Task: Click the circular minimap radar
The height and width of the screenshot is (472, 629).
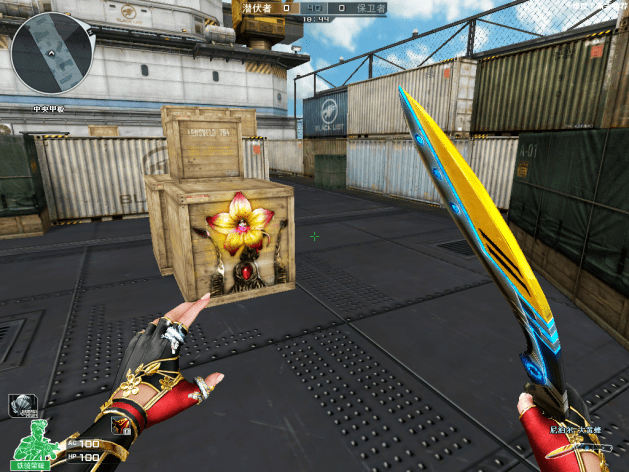Action: pos(52,53)
